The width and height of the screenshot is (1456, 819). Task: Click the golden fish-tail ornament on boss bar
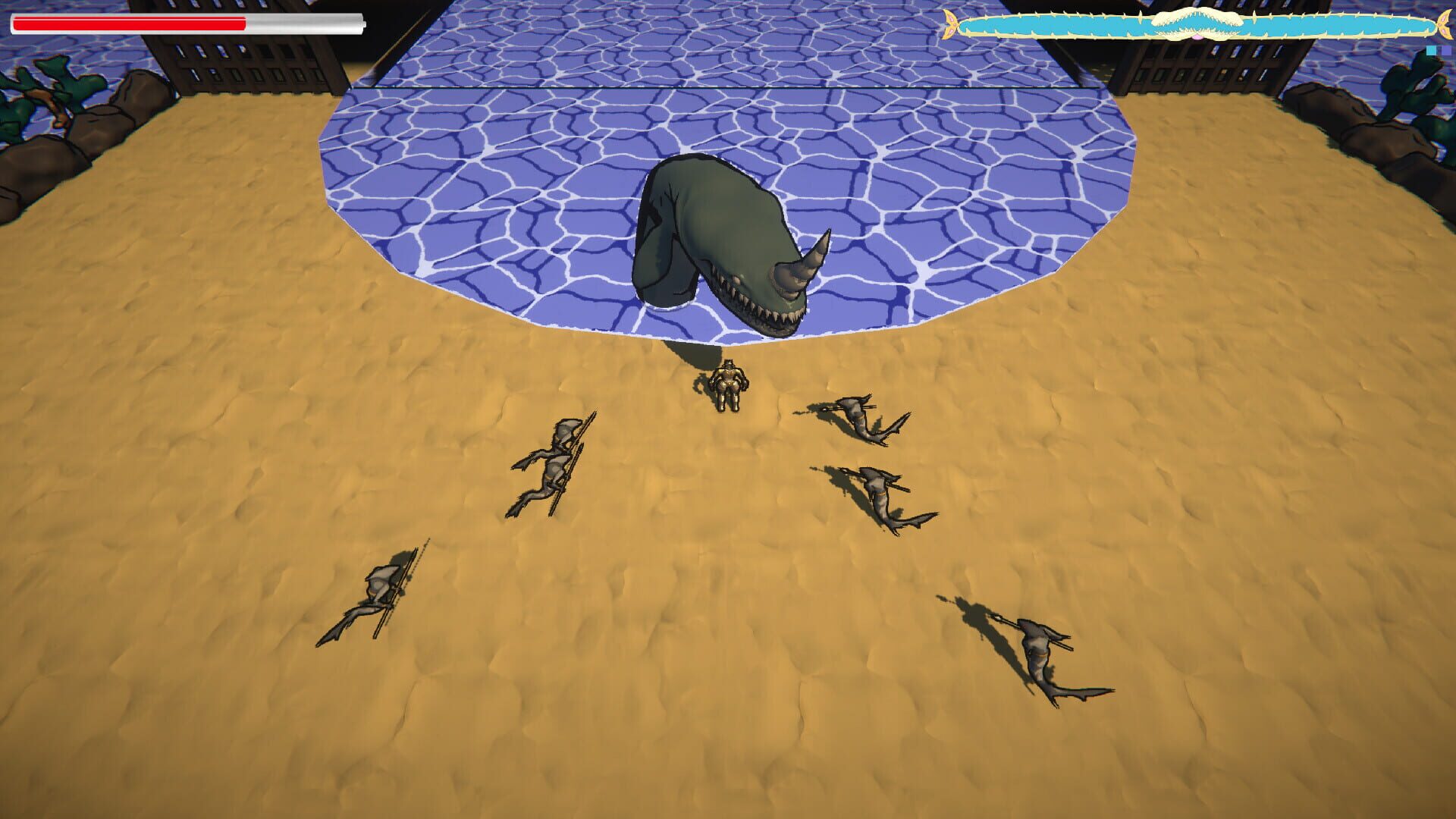[952, 23]
